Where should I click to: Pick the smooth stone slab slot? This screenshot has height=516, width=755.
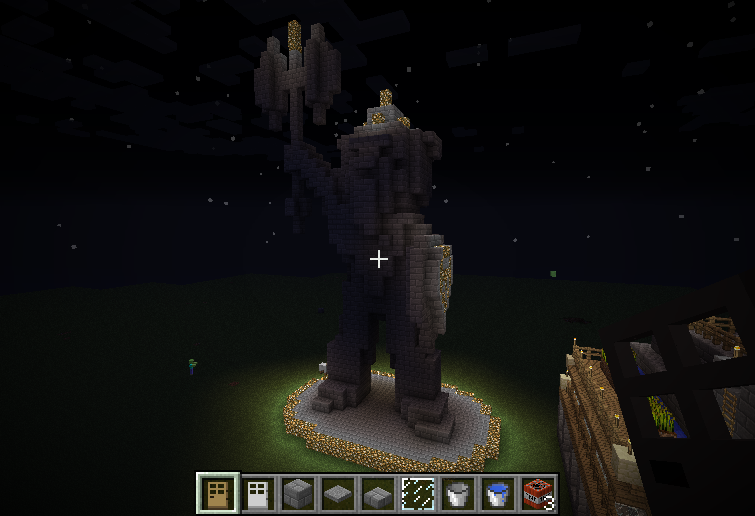point(336,492)
